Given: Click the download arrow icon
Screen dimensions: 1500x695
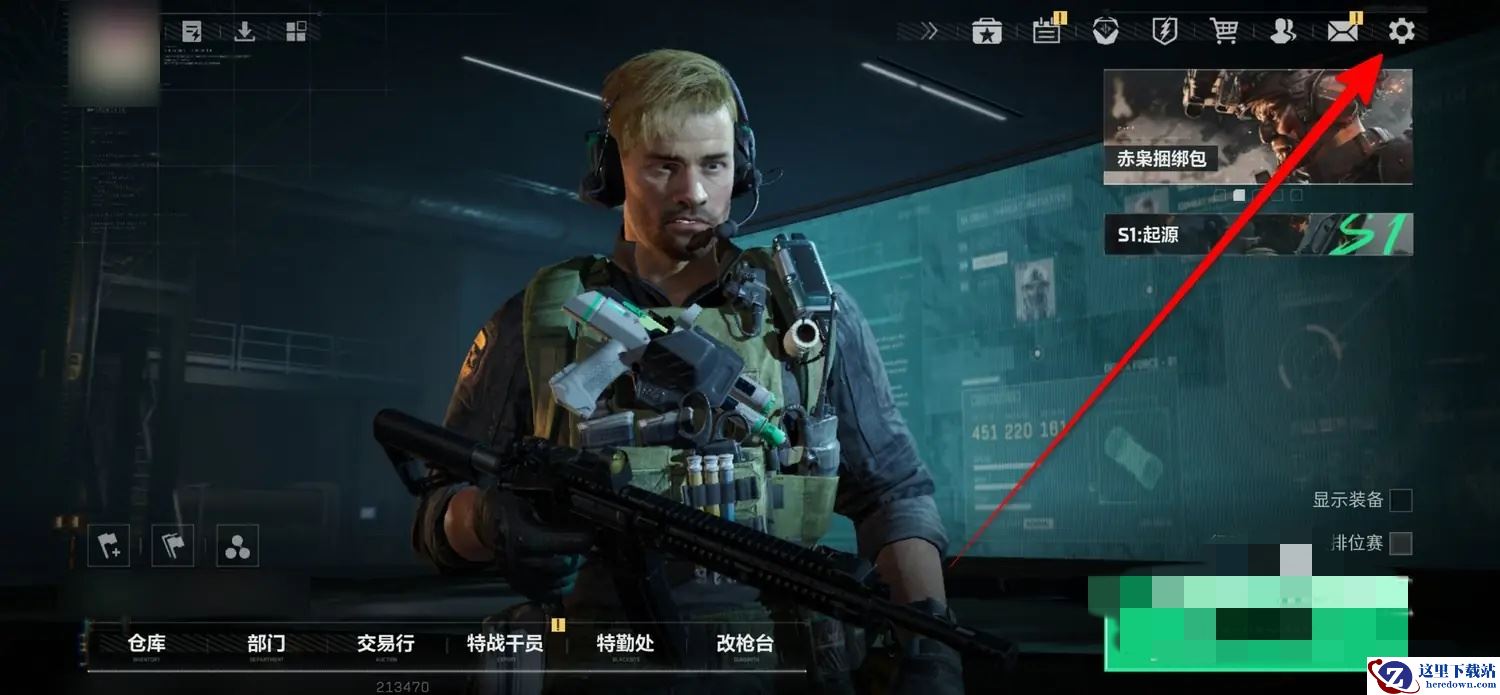Looking at the screenshot, I should [x=245, y=32].
